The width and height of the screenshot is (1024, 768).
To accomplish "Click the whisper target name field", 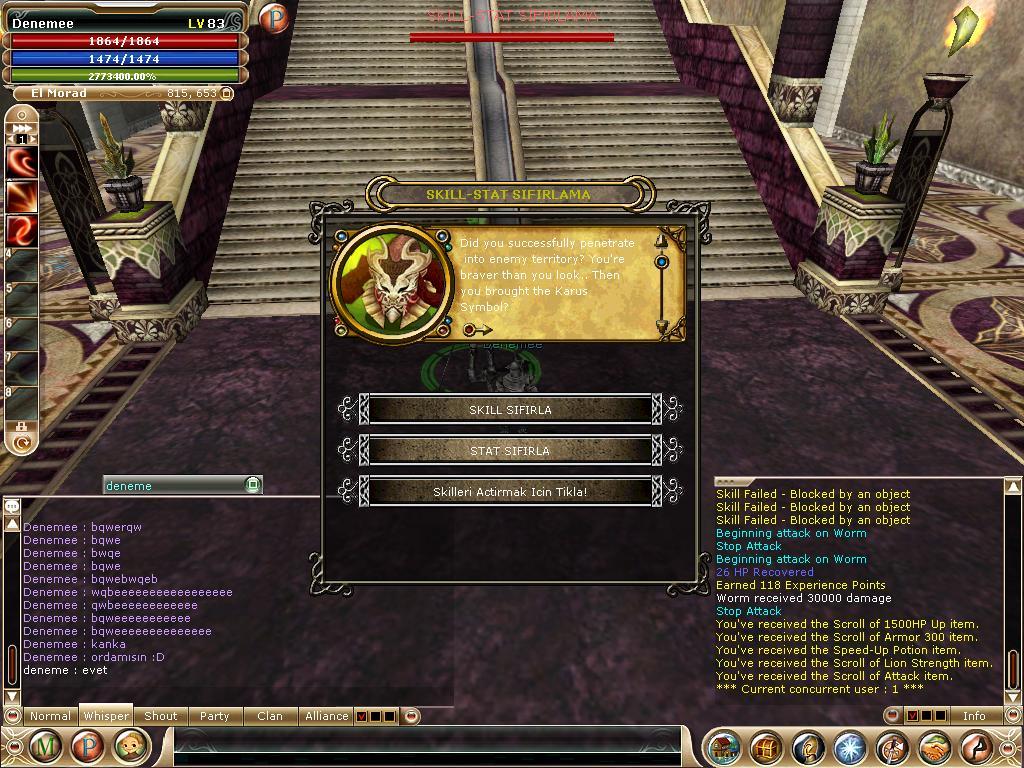I will 174,485.
